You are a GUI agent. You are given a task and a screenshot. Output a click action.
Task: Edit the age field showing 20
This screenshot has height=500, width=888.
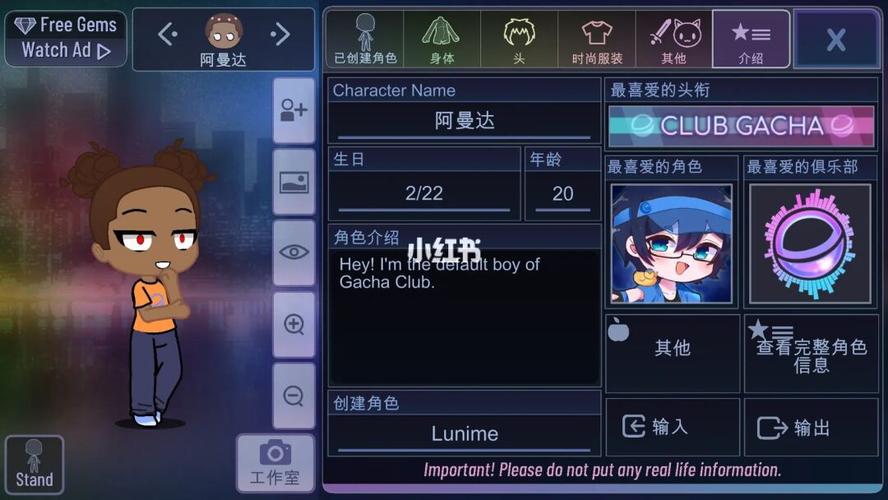tap(562, 193)
